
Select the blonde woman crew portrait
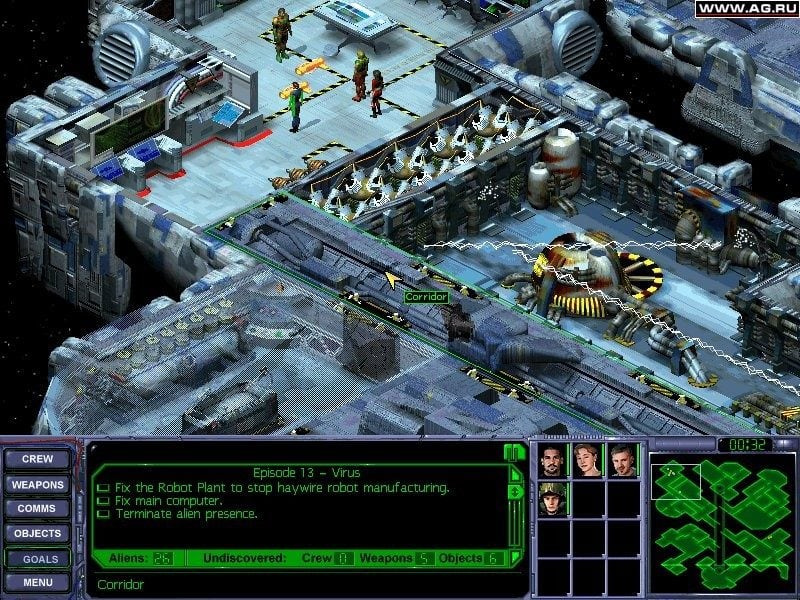point(587,461)
